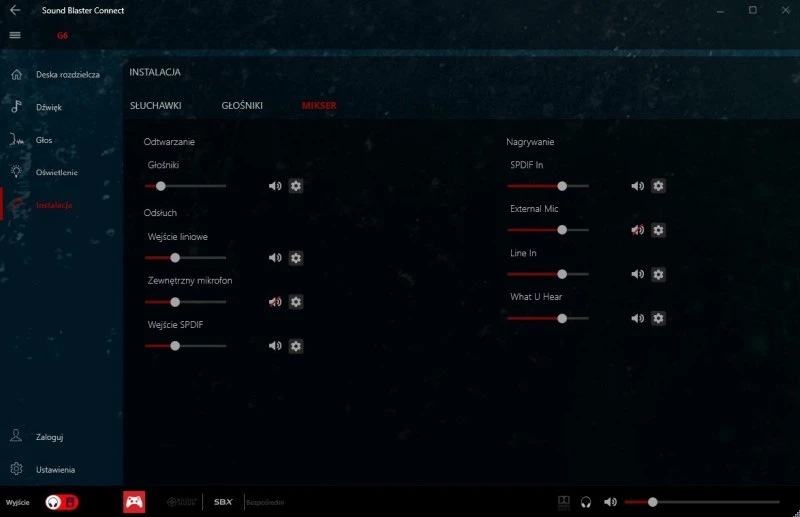800x517 pixels.
Task: Select the MIKSER tab
Action: (319, 105)
